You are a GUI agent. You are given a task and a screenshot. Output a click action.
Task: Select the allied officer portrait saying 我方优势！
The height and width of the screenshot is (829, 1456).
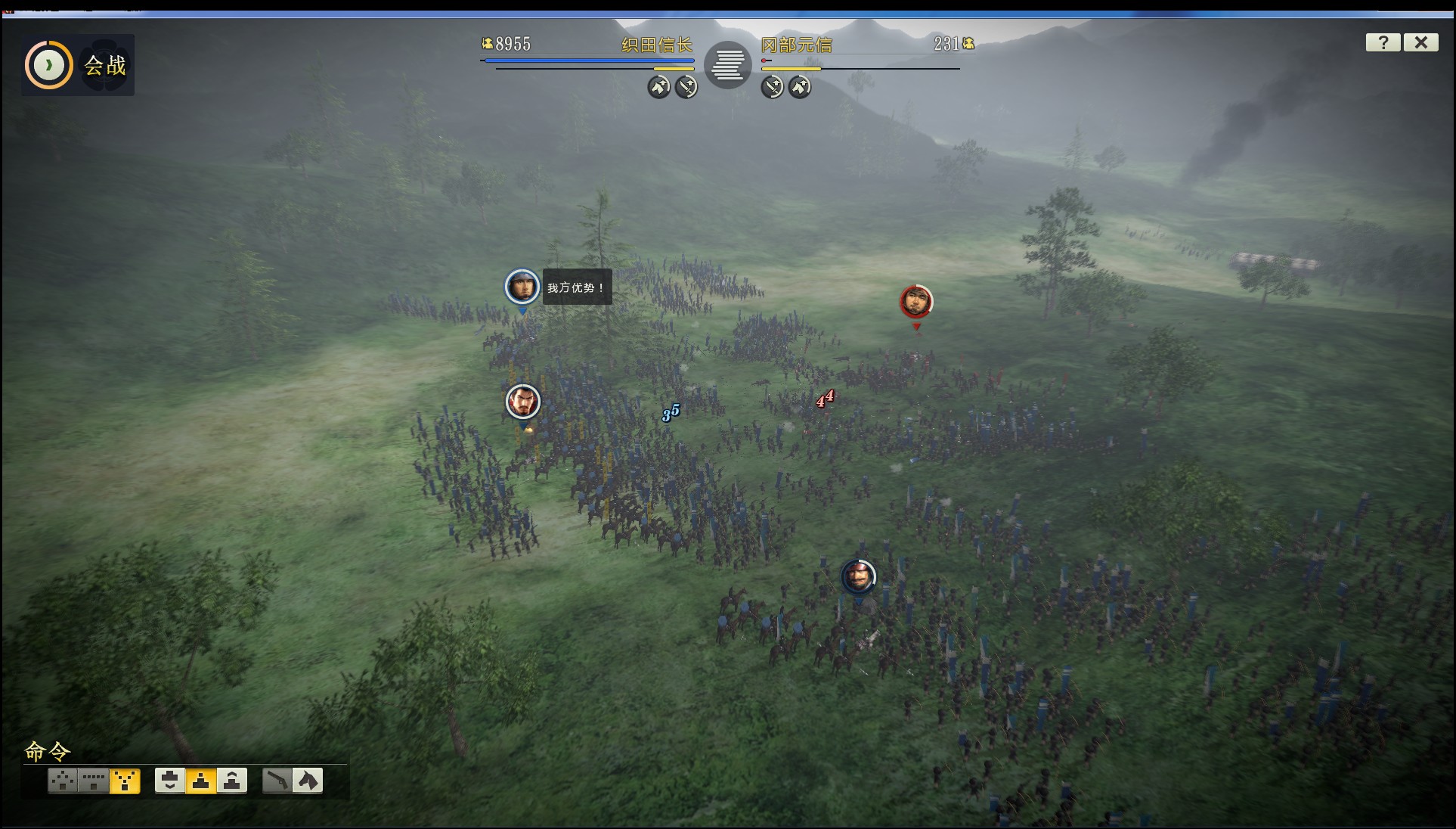pos(522,287)
